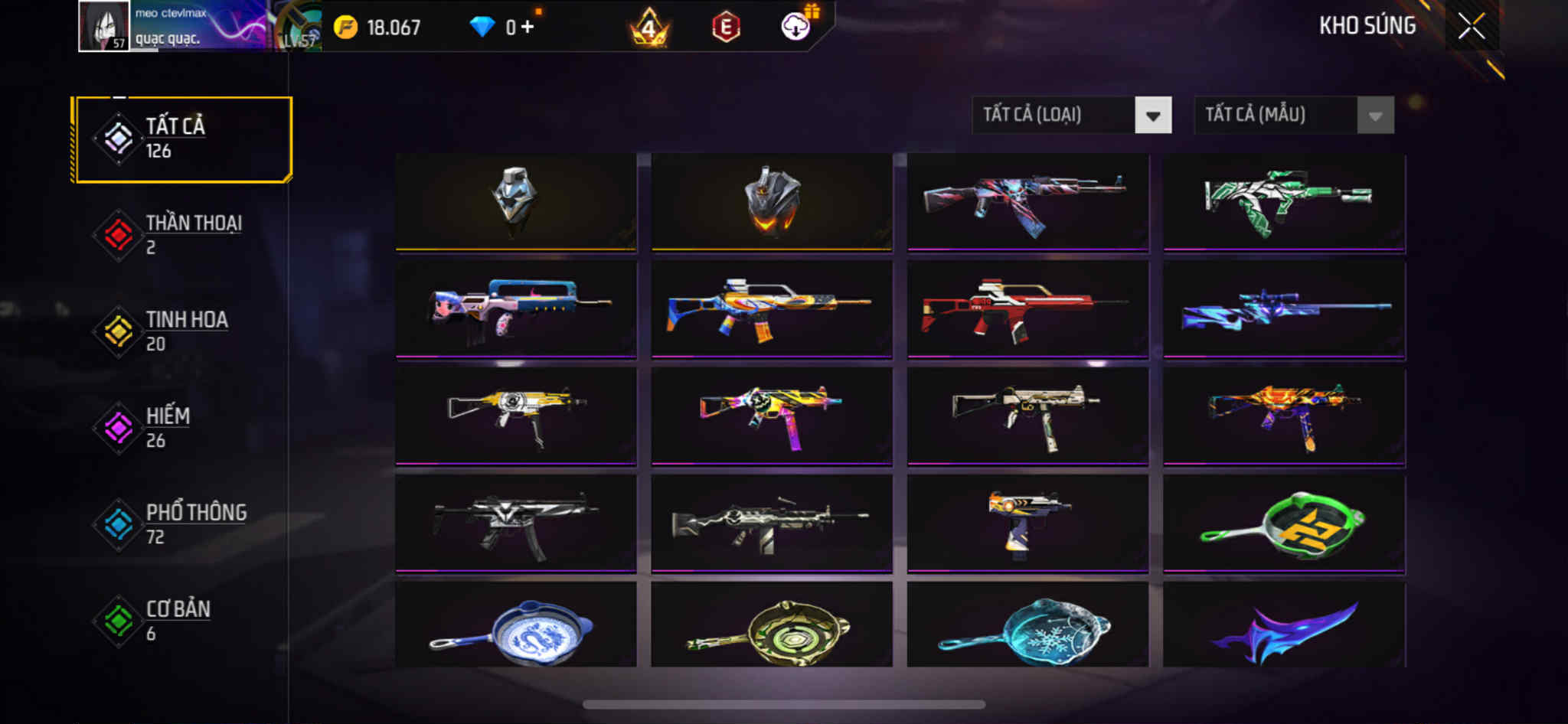Filter by Phổ Thông rarity
The width and height of the screenshot is (1568, 724).
183,524
